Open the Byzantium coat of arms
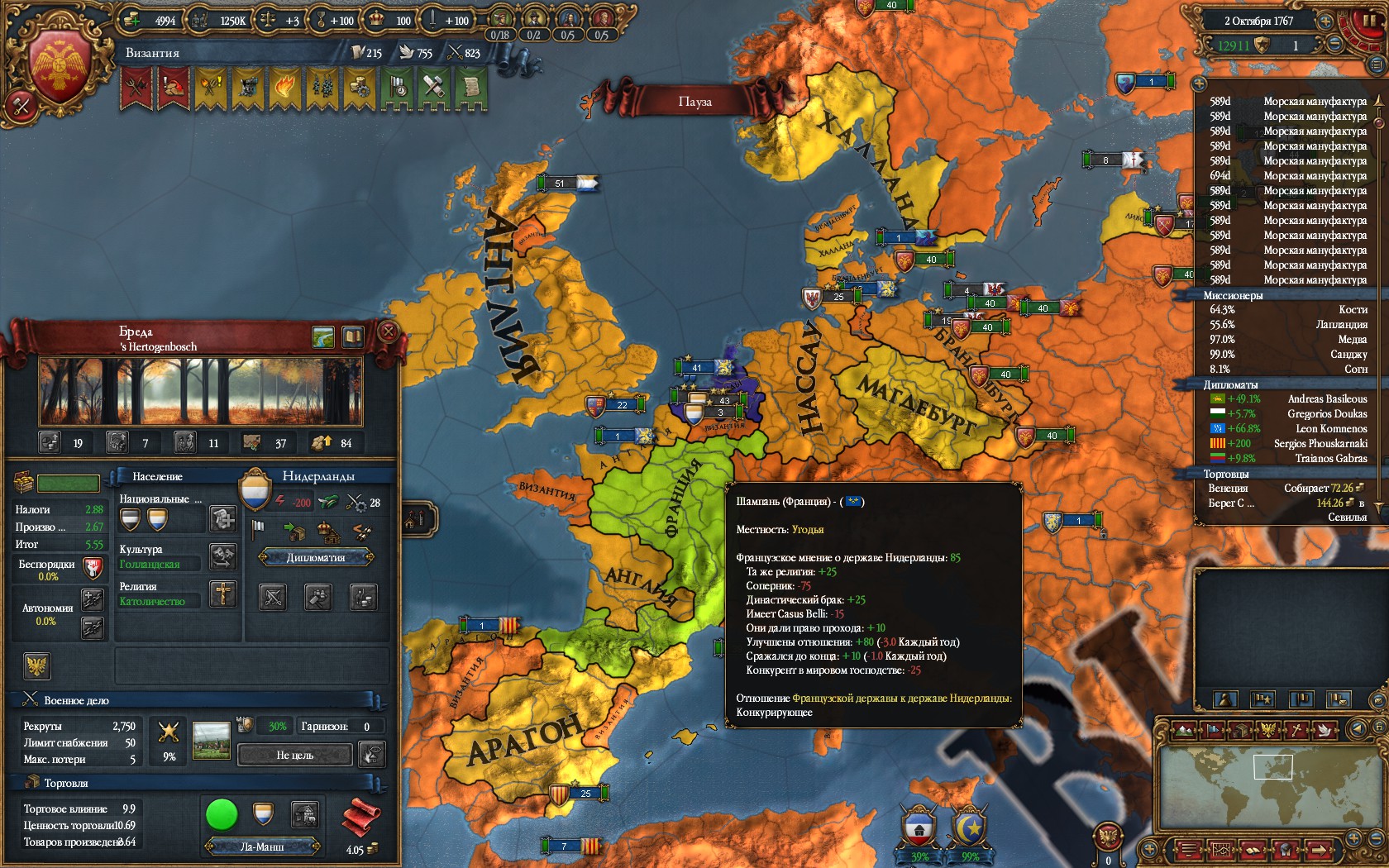The width and height of the screenshot is (1389, 868). (x=60, y=68)
